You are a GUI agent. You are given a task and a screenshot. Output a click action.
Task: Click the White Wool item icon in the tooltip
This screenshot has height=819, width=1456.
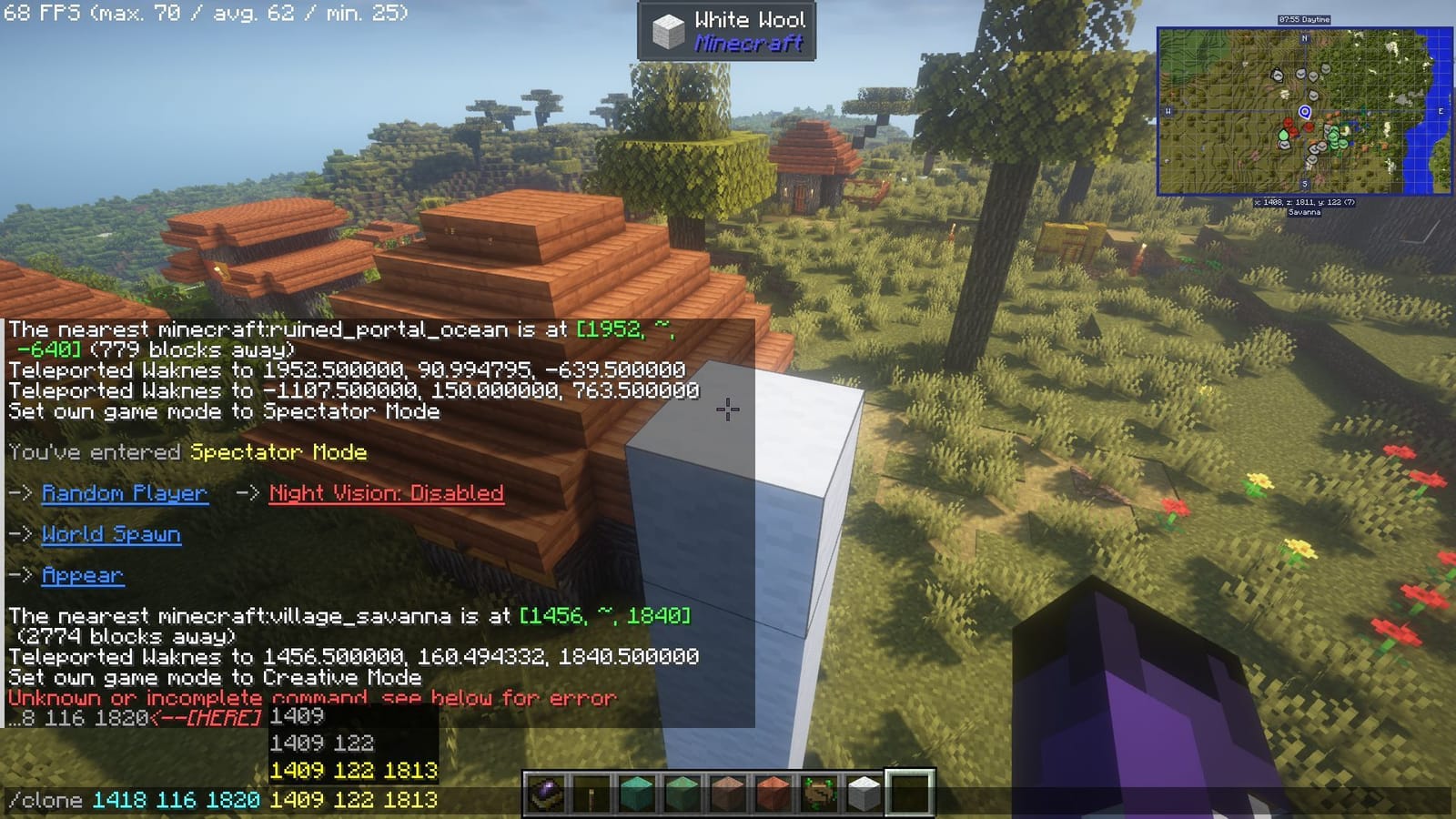pos(667,31)
